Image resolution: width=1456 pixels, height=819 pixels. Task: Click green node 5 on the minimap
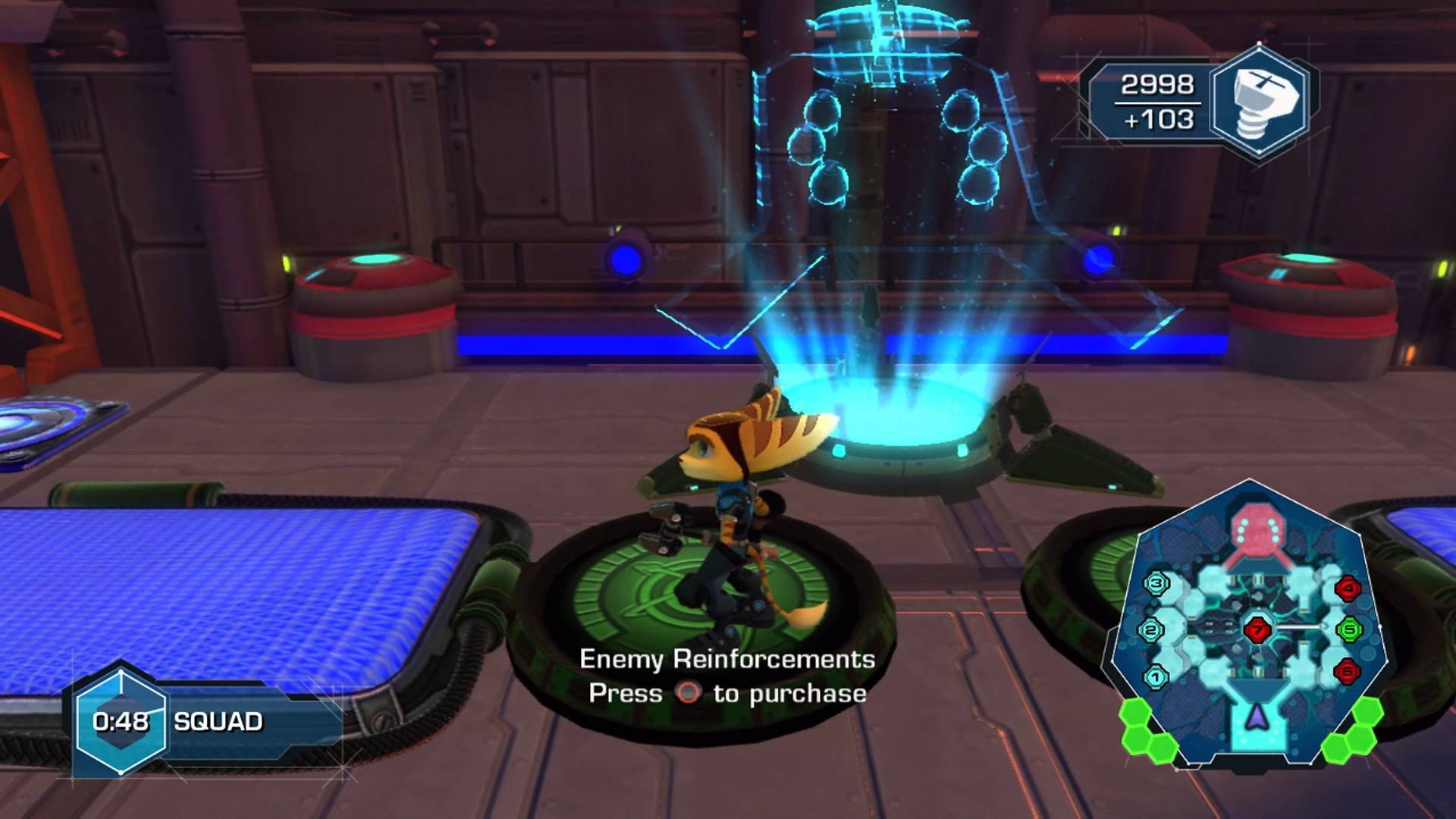[x=1350, y=629]
